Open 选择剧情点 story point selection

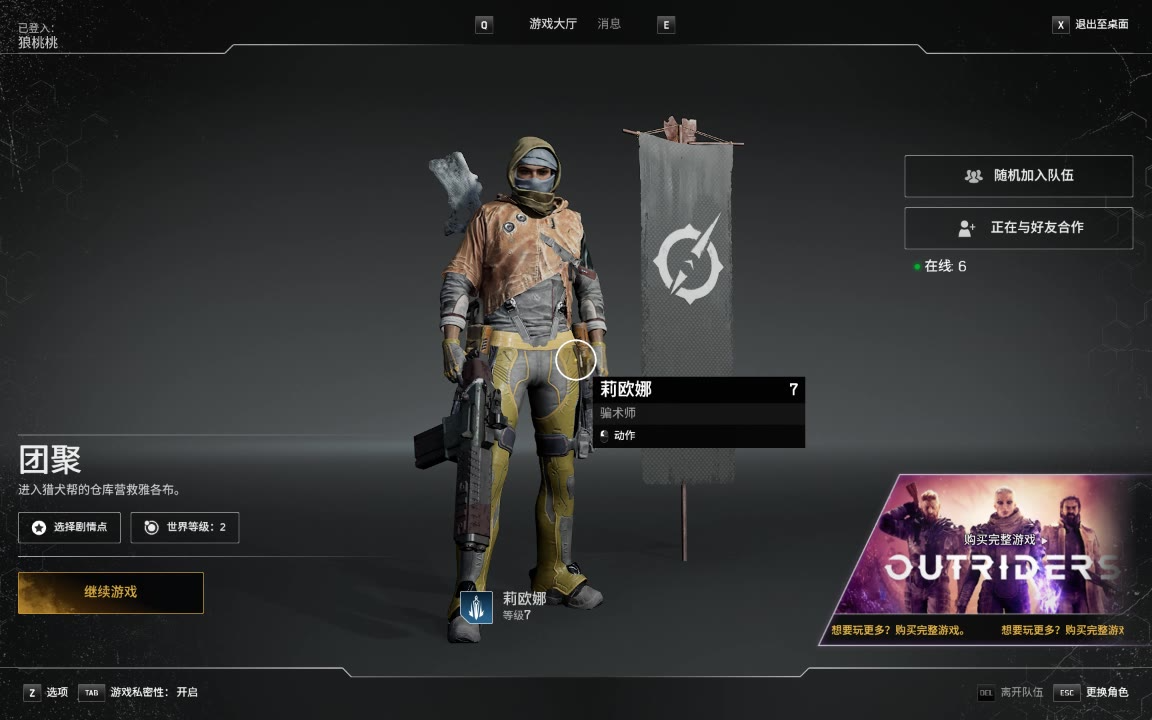pos(69,527)
